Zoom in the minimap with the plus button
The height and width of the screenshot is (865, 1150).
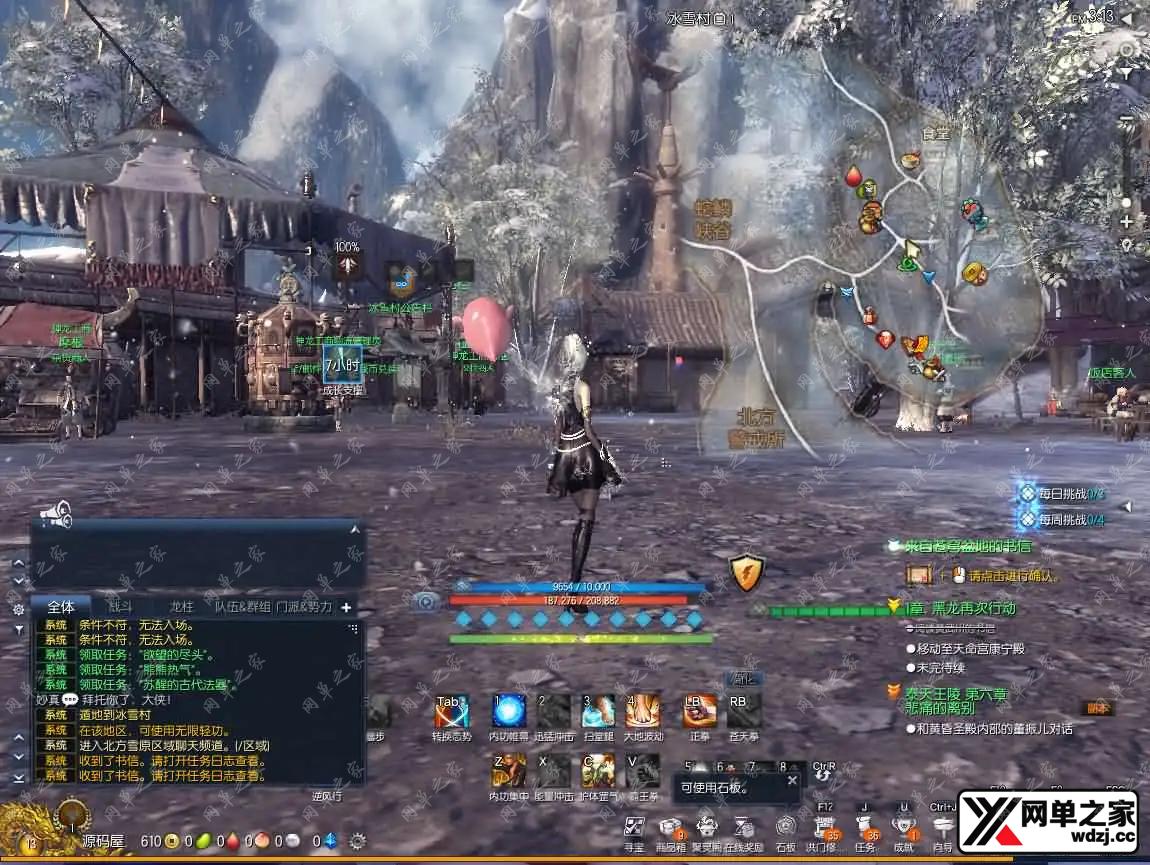tap(1127, 221)
